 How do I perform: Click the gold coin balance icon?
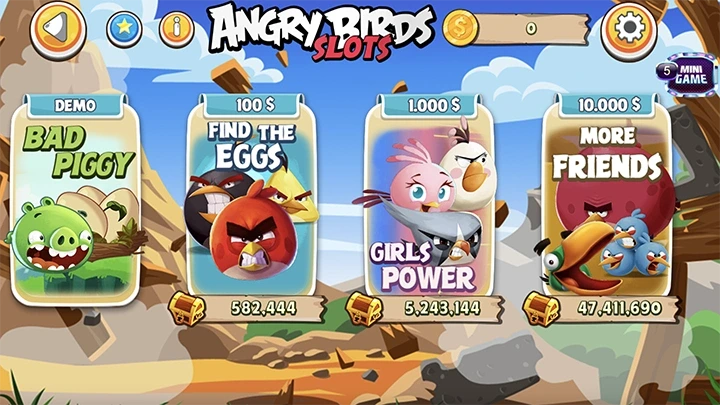click(462, 28)
